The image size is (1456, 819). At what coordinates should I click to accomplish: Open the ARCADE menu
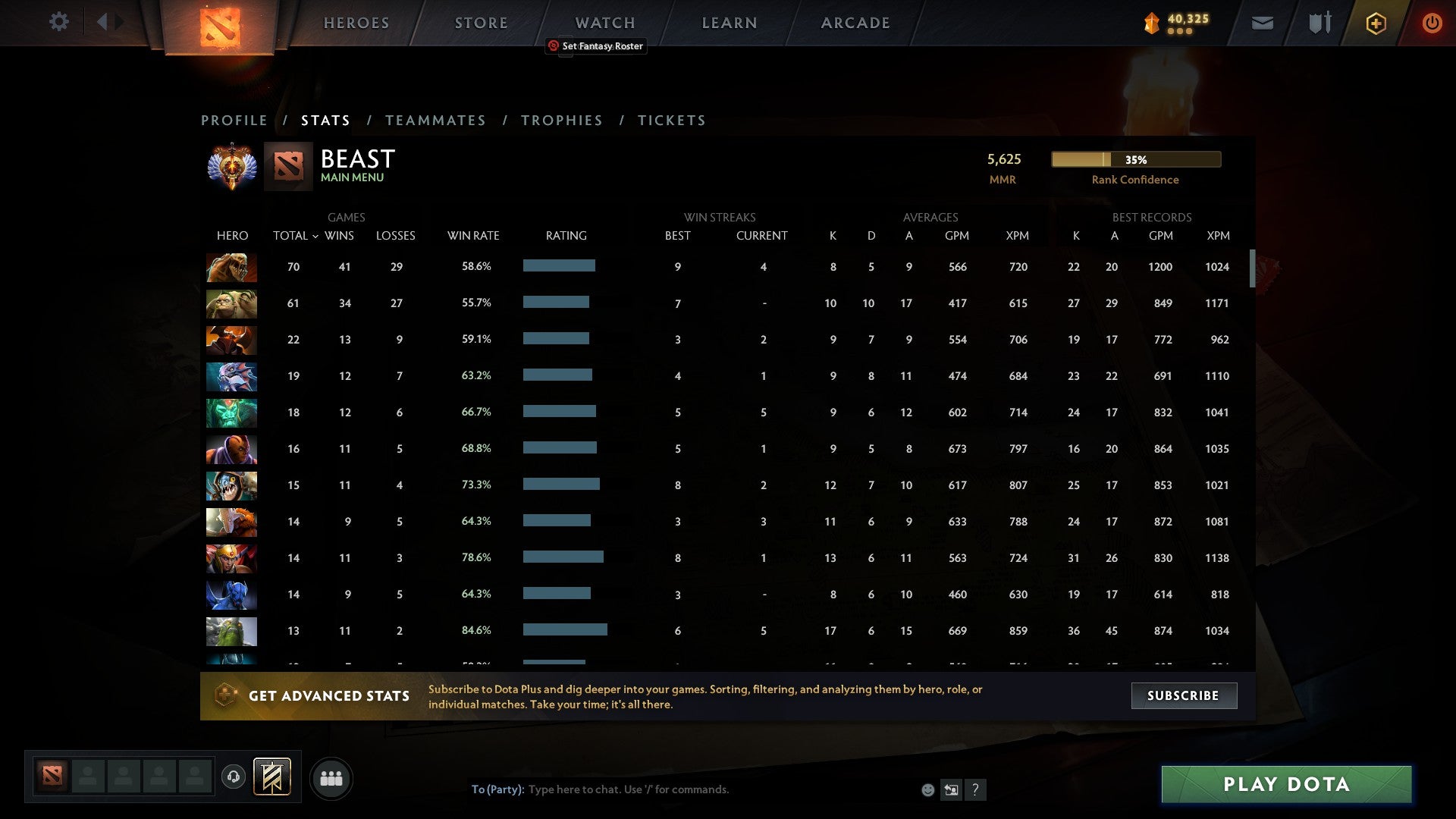pyautogui.click(x=855, y=22)
